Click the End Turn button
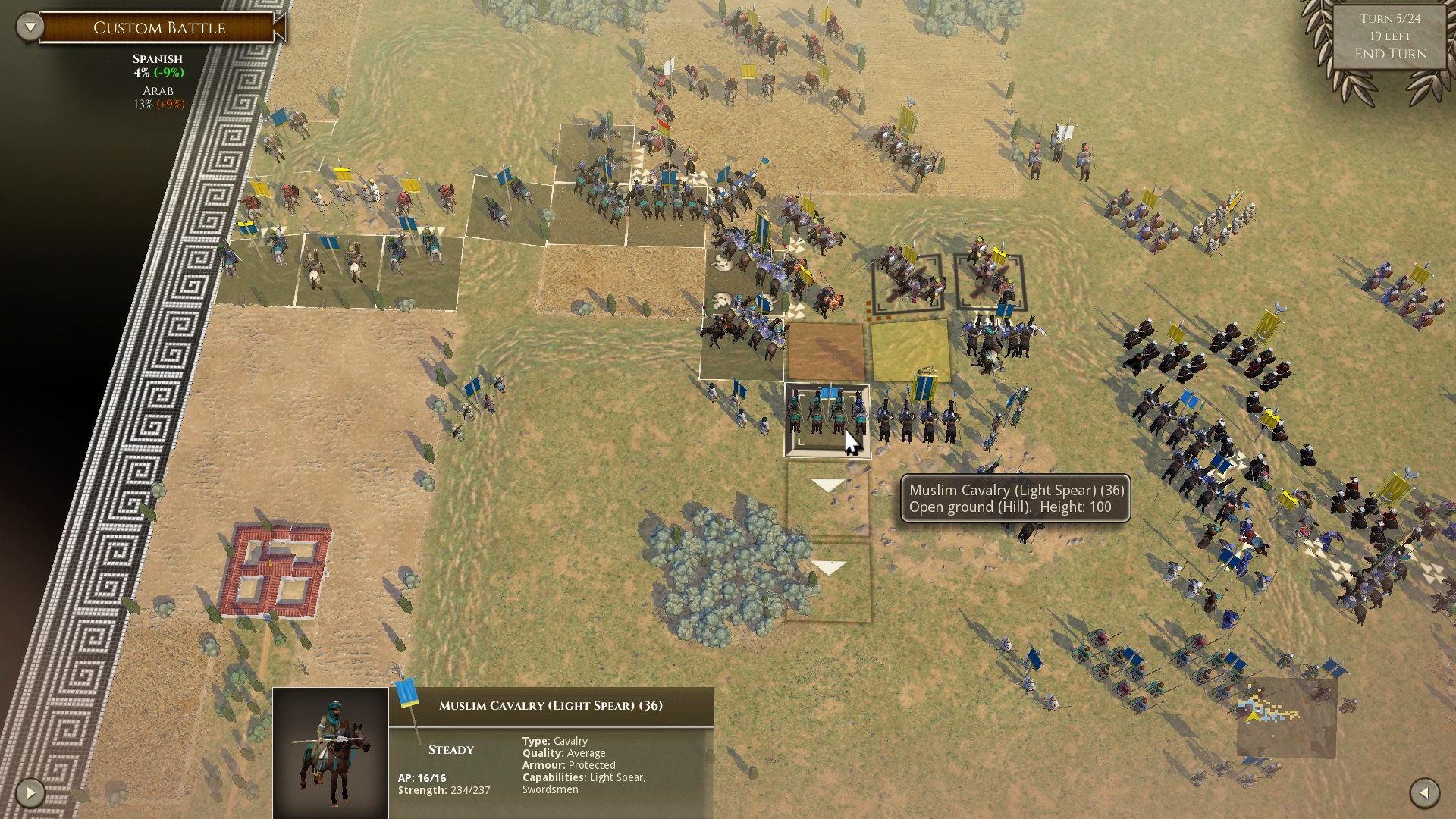Viewport: 1456px width, 819px height. click(1390, 53)
